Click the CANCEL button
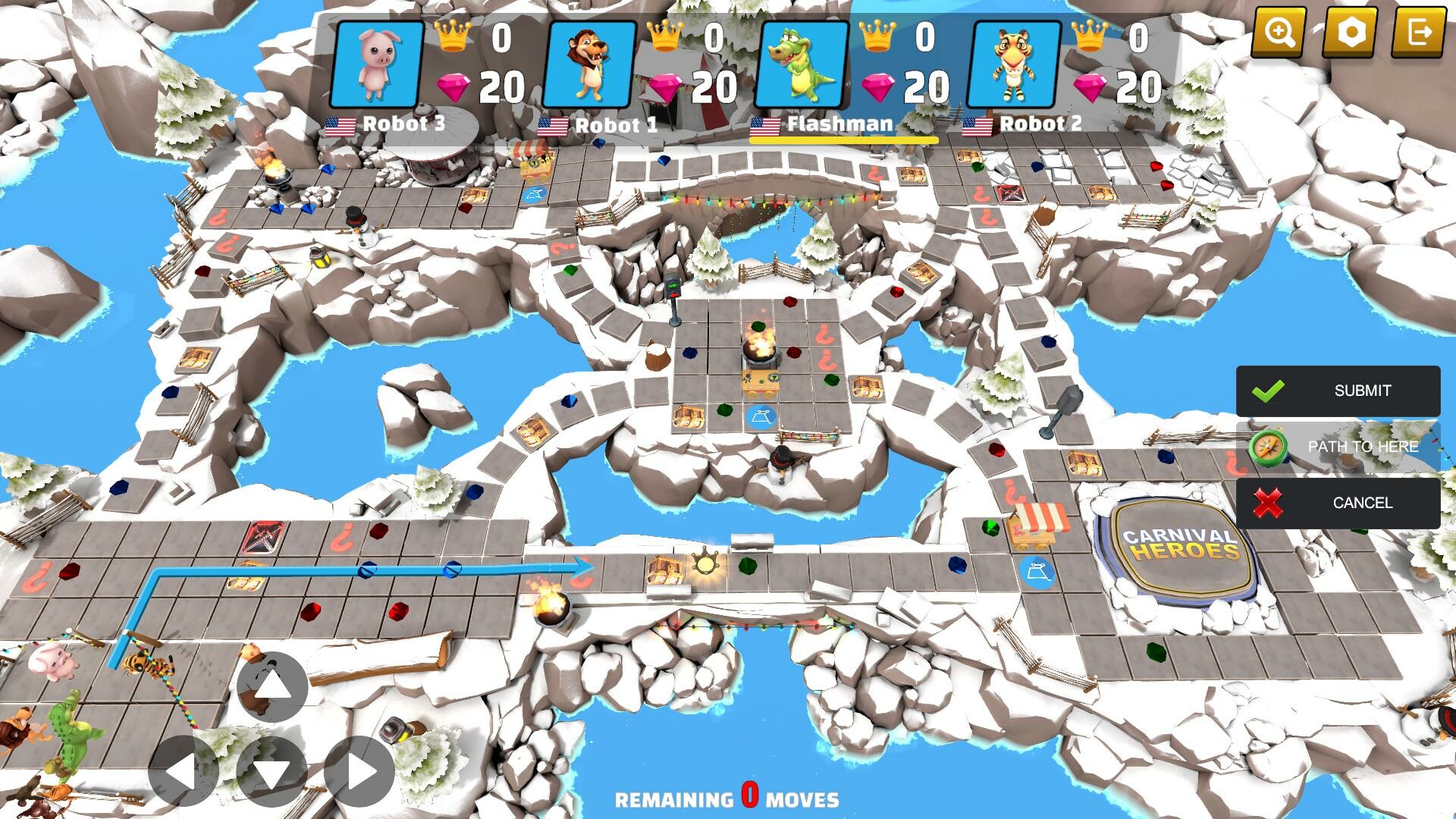 (x=1361, y=503)
